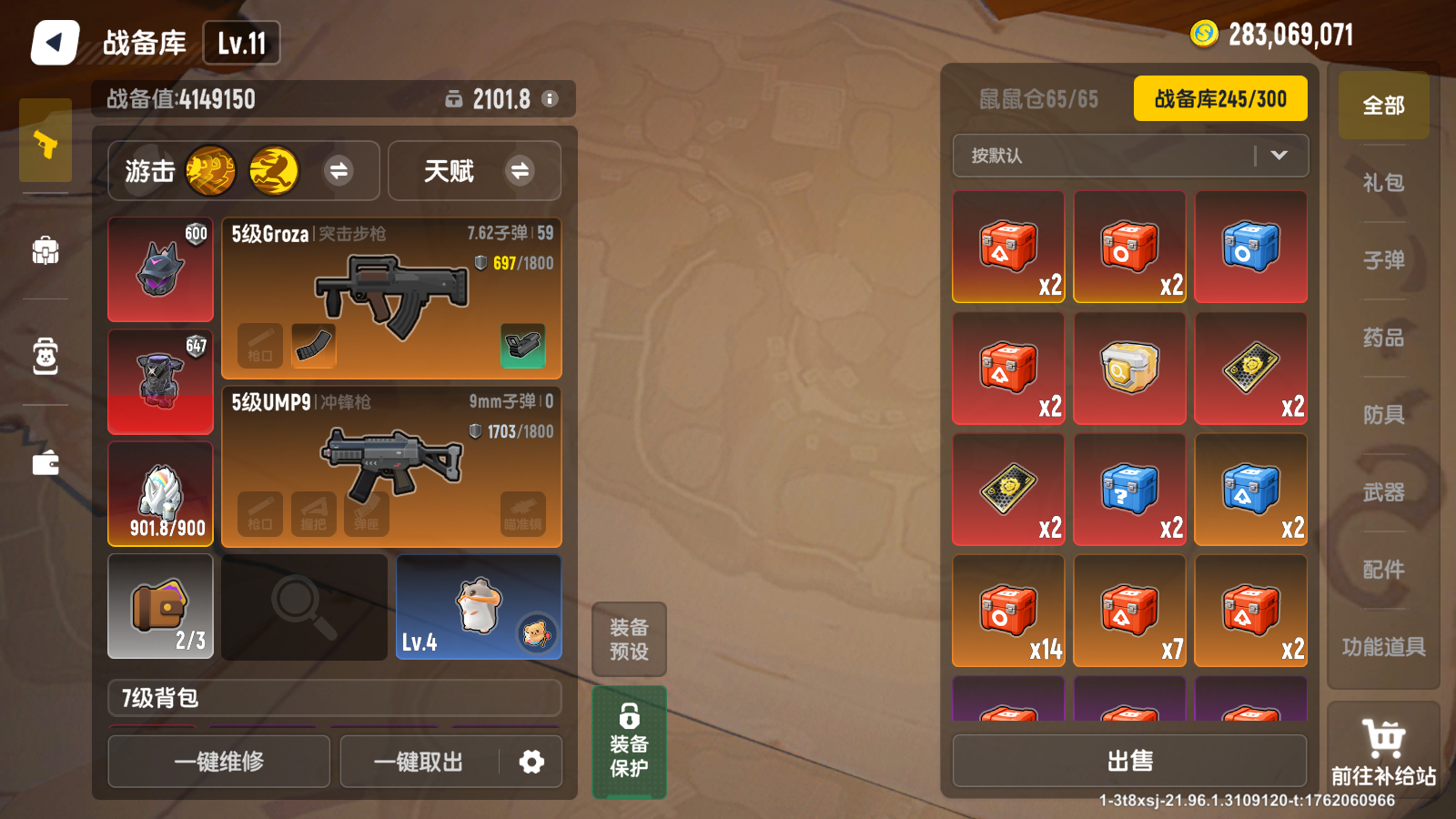Click the magnifier search equipment slot
The width and height of the screenshot is (1456, 819).
tap(303, 606)
